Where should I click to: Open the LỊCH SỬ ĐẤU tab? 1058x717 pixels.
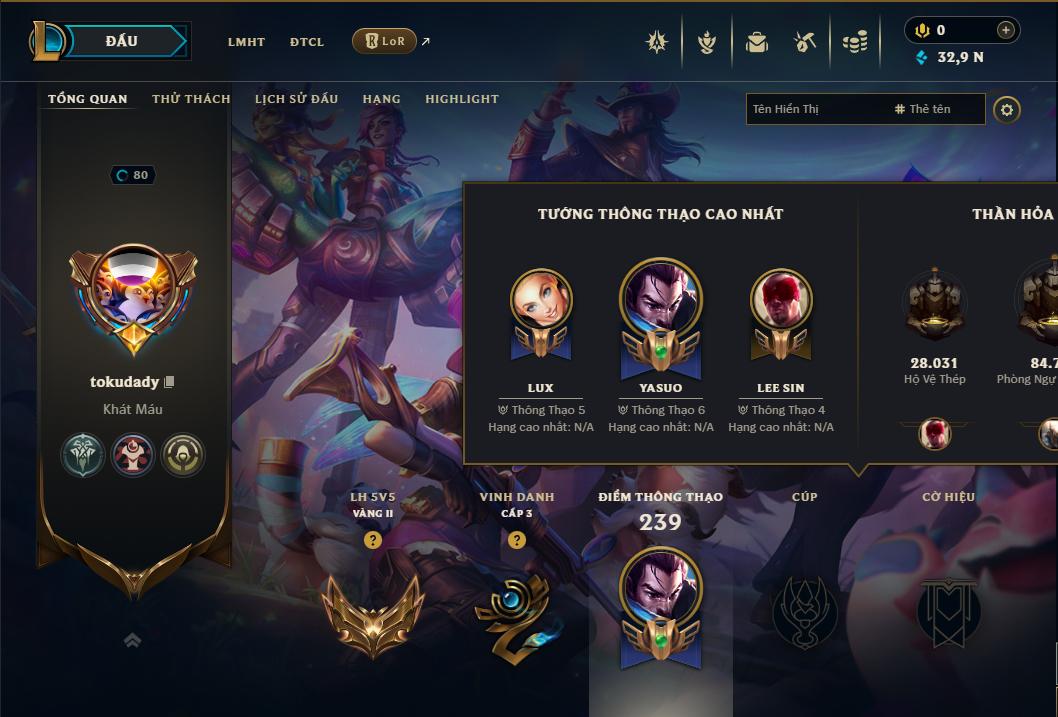pyautogui.click(x=296, y=99)
